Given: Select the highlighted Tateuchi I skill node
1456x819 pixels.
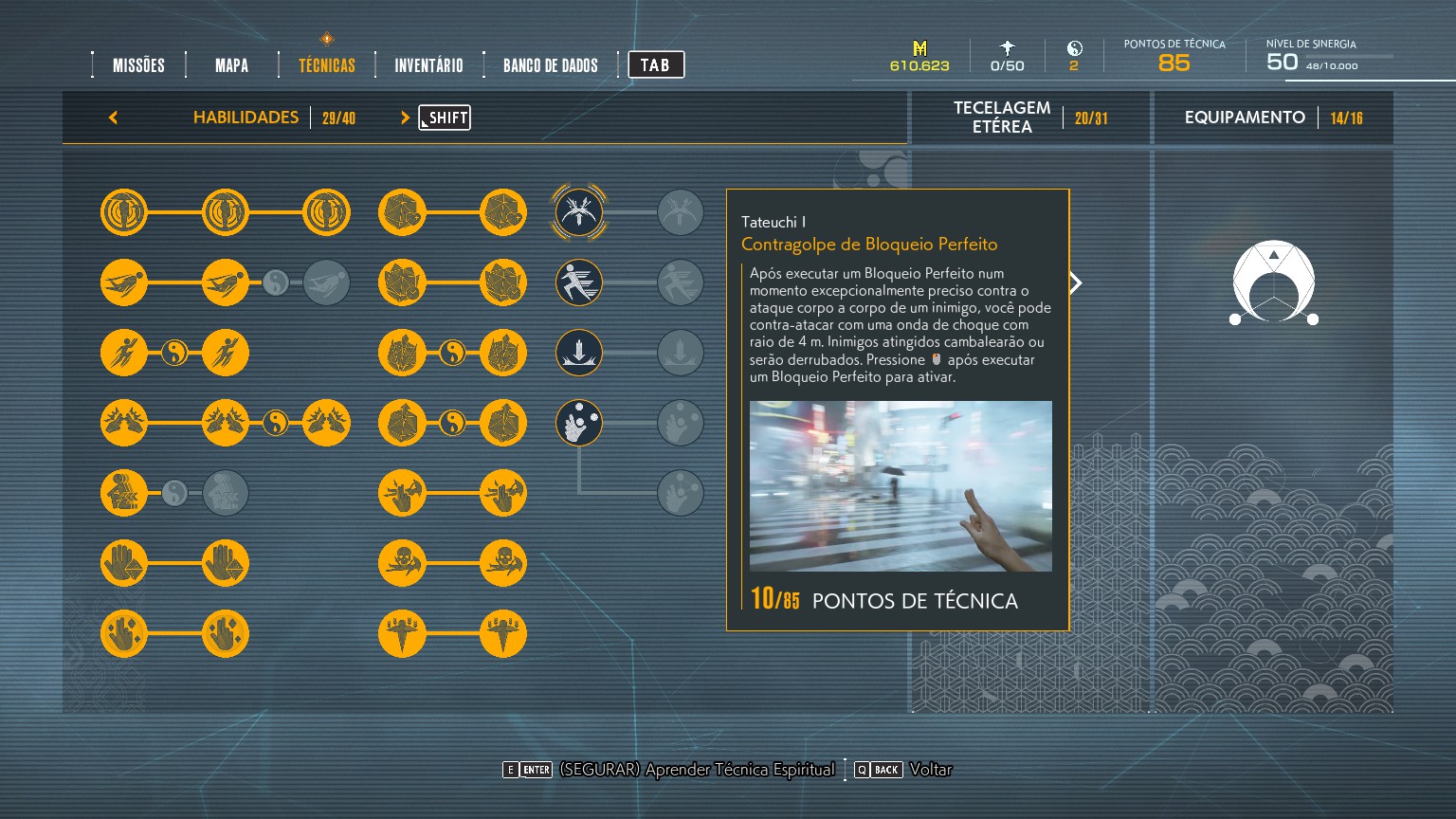Looking at the screenshot, I should tap(578, 212).
